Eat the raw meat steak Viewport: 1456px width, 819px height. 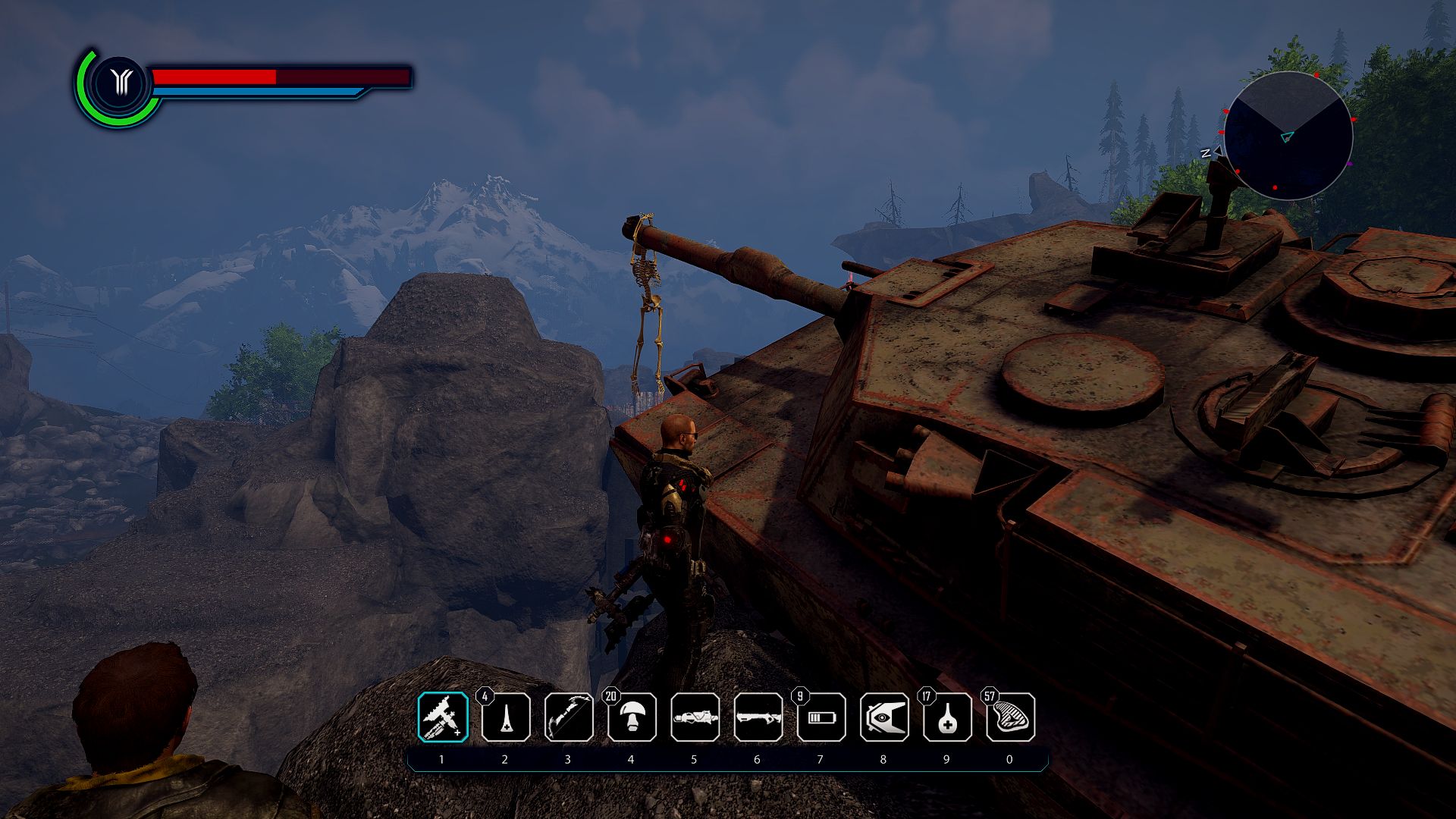[1010, 717]
